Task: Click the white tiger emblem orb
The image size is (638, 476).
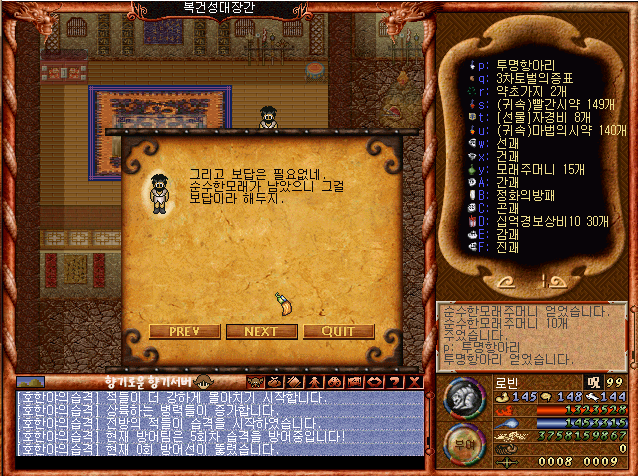Action: pos(463,399)
